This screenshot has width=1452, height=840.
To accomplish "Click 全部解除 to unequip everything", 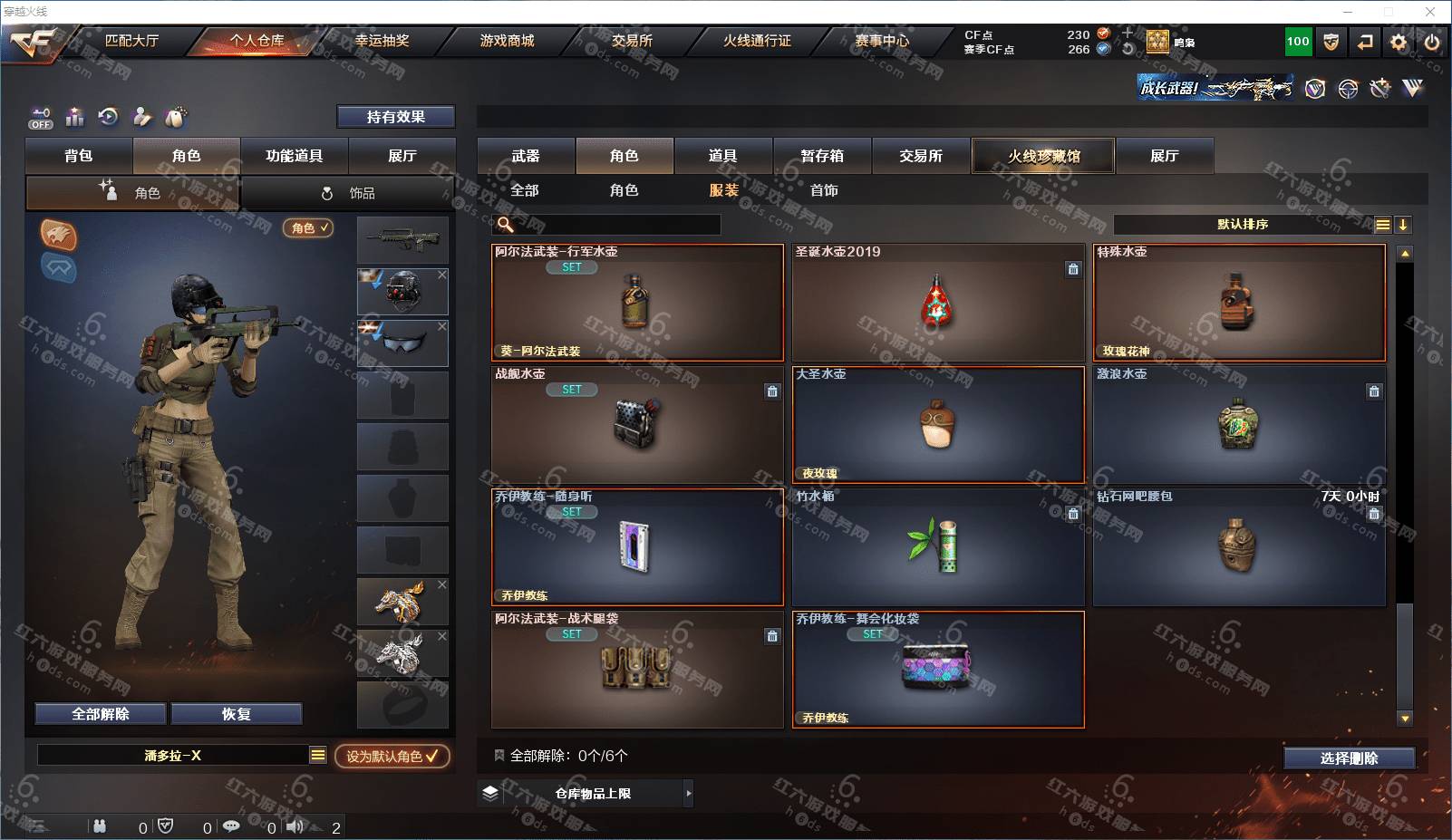I will 101,714.
